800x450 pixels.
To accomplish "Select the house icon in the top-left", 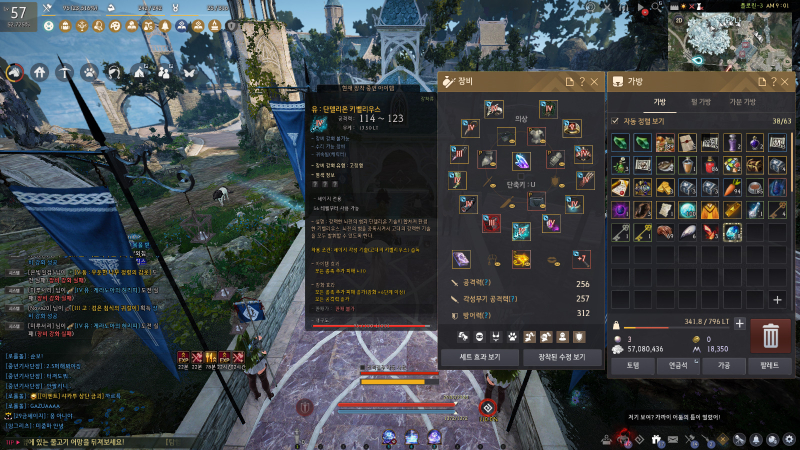I will [x=39, y=72].
